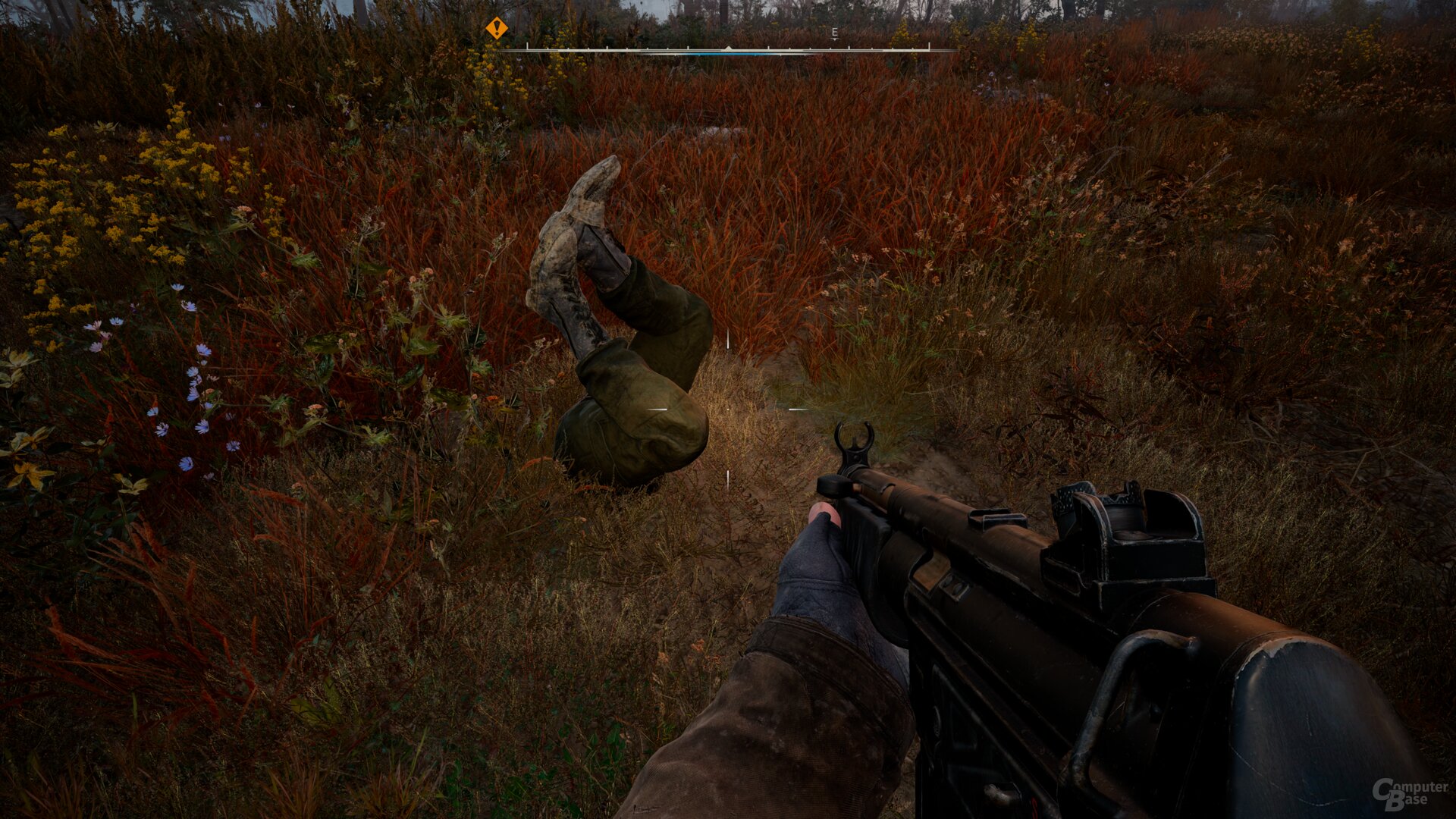Click the compass tick mark at far left
1456x819 pixels.
527,47
